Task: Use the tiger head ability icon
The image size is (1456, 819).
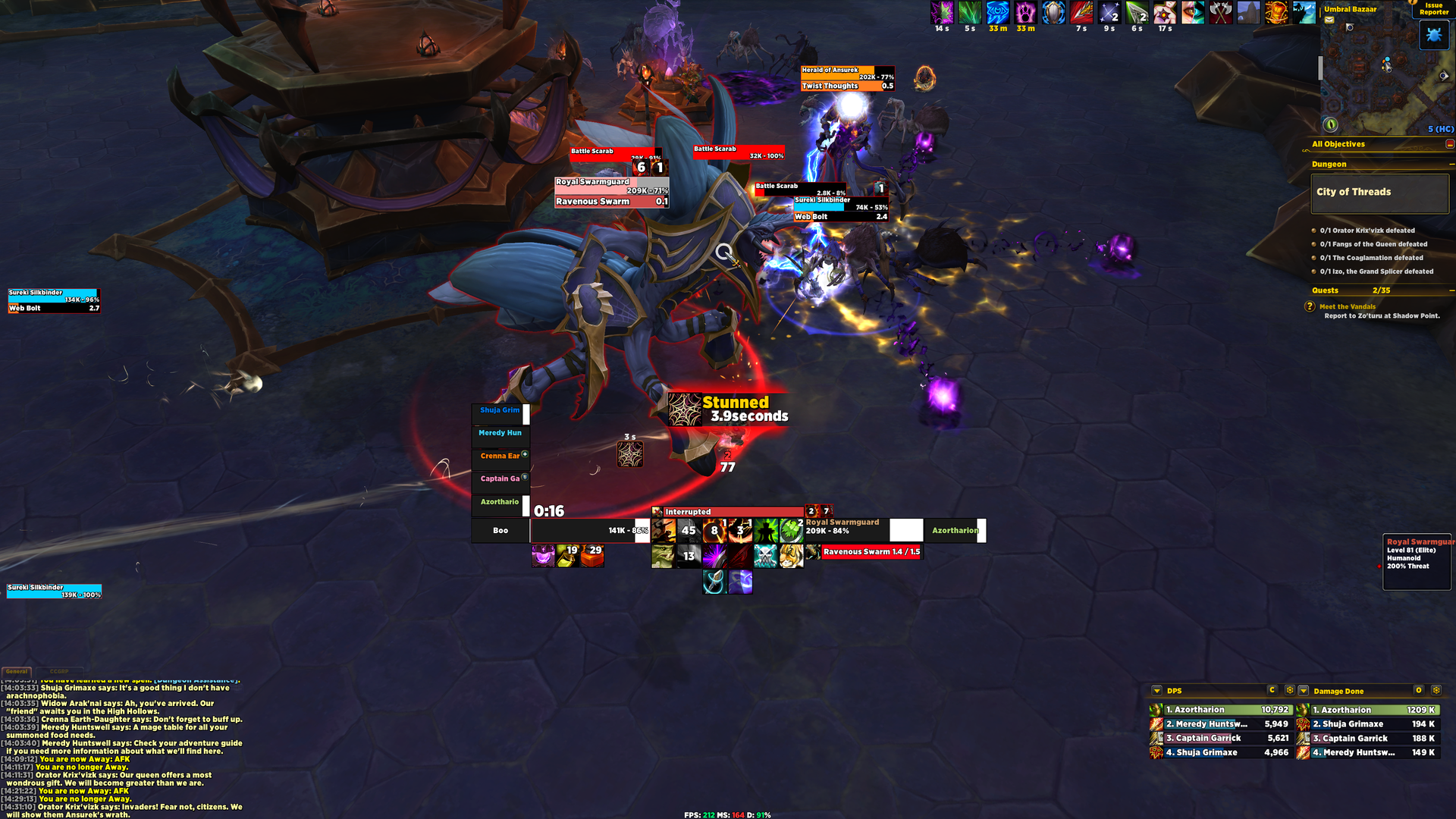Action: click(791, 556)
